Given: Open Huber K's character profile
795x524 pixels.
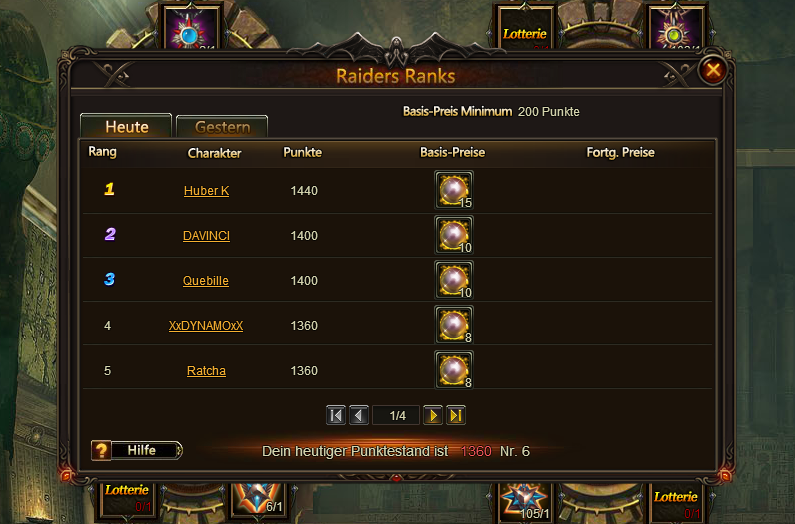Looking at the screenshot, I should coord(206,190).
